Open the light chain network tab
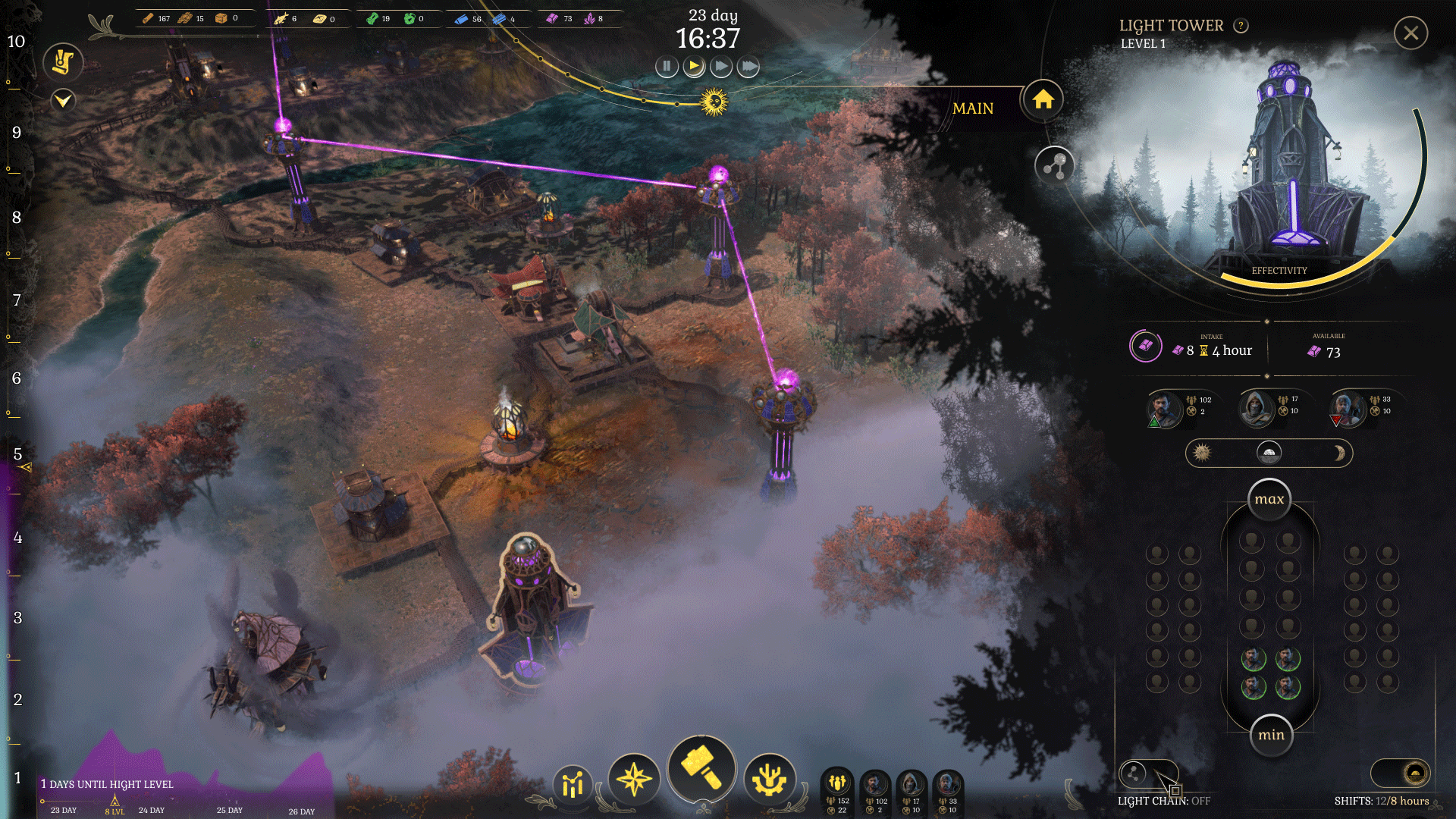Screen dimensions: 1456x819 pos(1054,165)
